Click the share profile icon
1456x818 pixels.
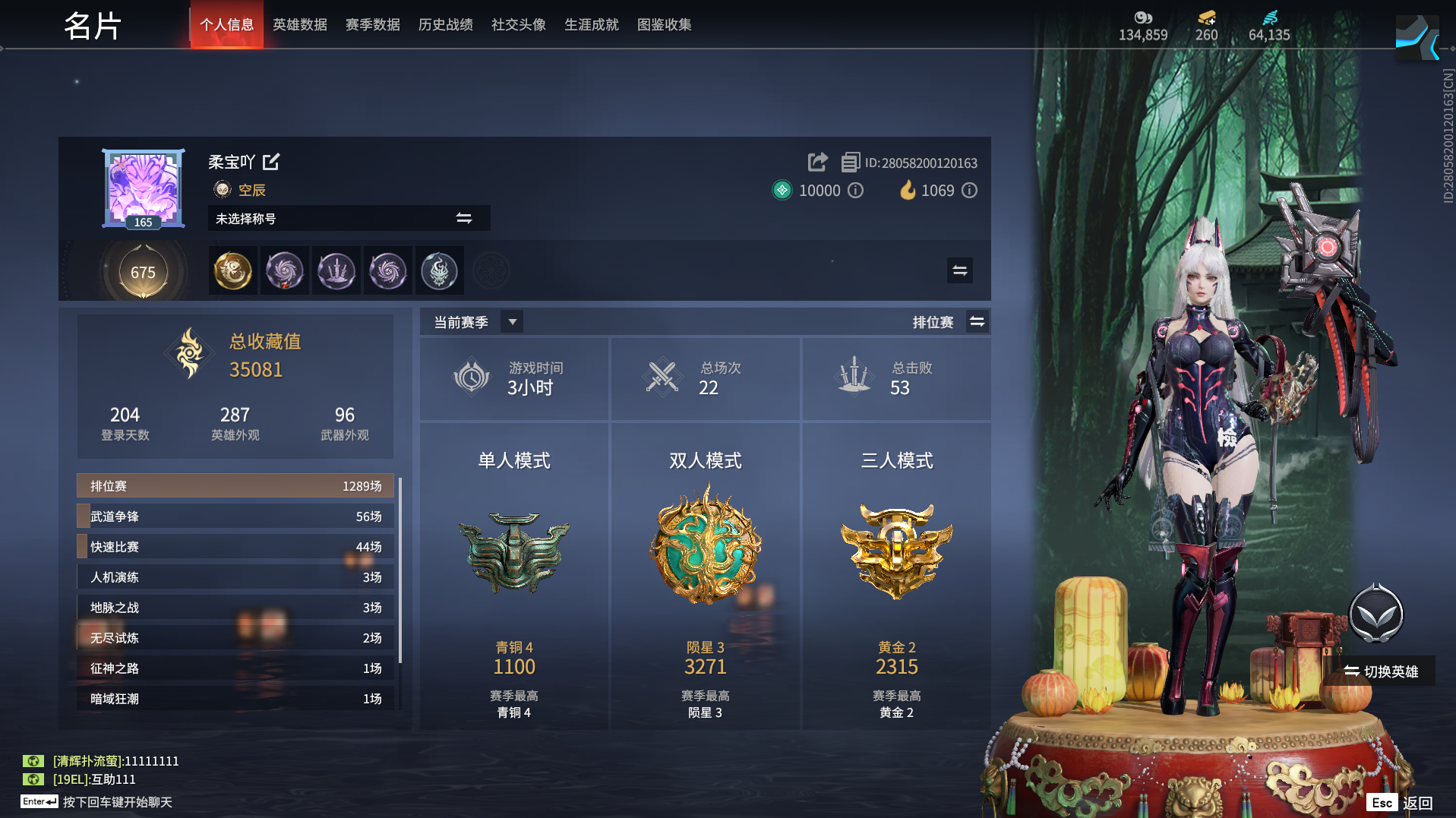click(x=817, y=162)
